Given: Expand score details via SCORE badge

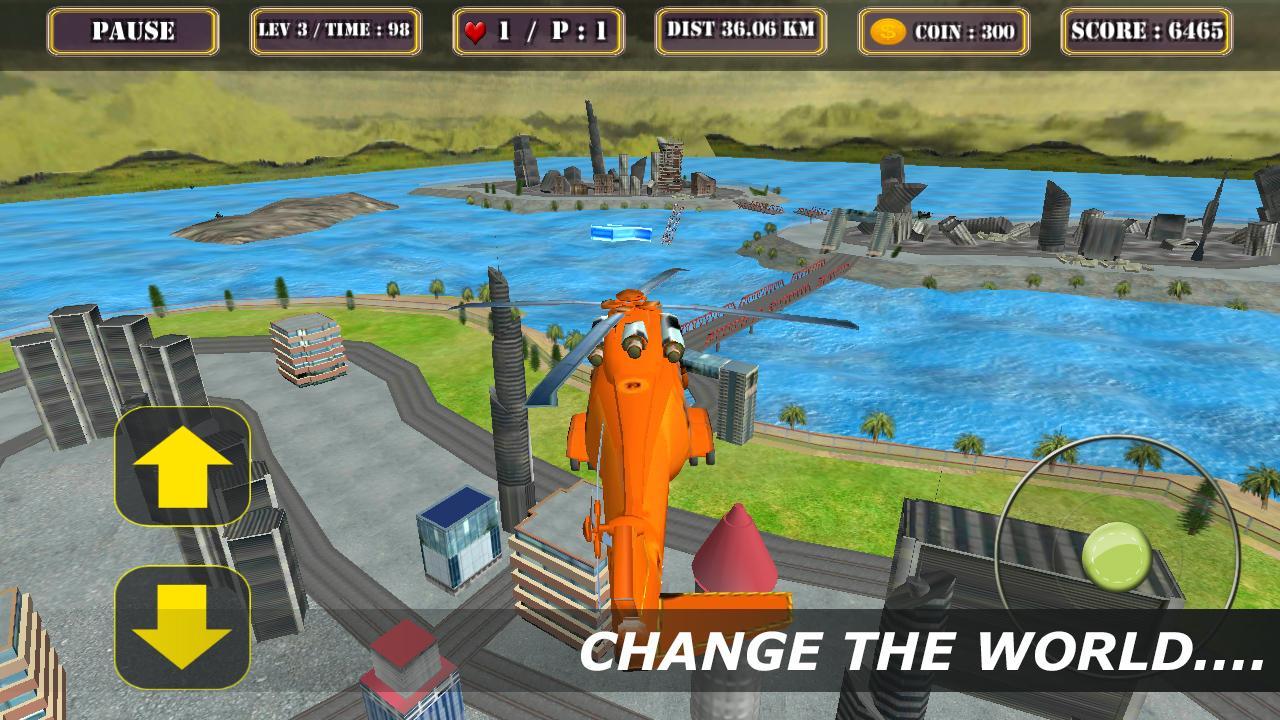Looking at the screenshot, I should 1146,32.
